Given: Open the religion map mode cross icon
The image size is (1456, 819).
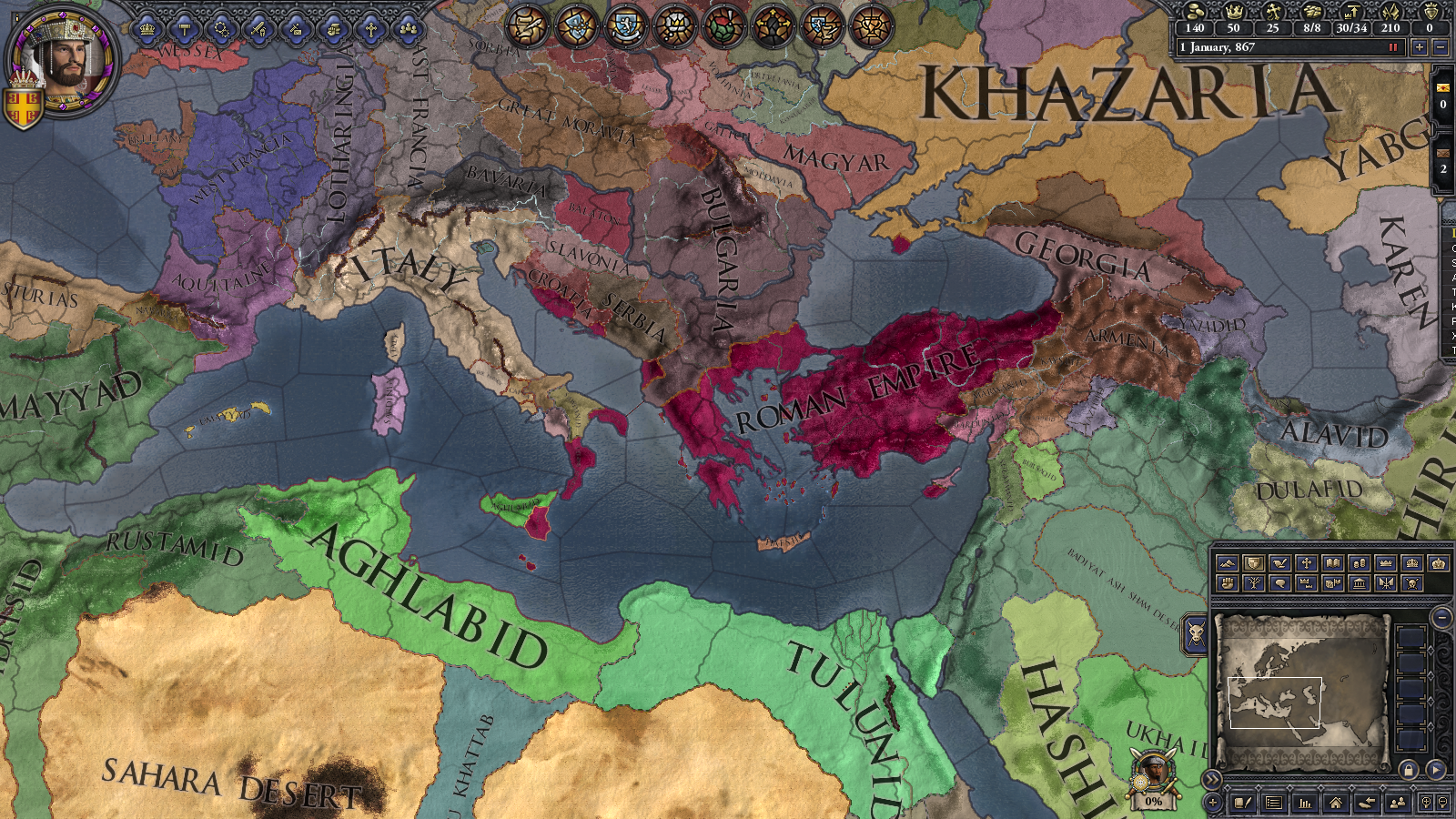Looking at the screenshot, I should (1306, 564).
